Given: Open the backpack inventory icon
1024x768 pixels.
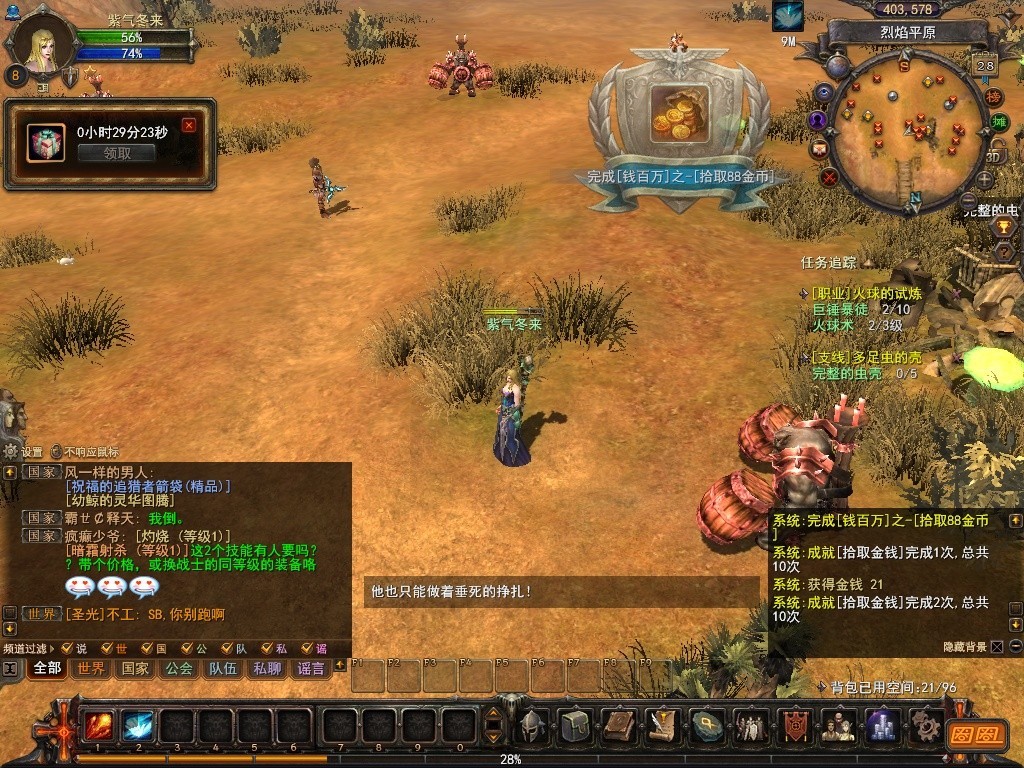Looking at the screenshot, I should (575, 725).
